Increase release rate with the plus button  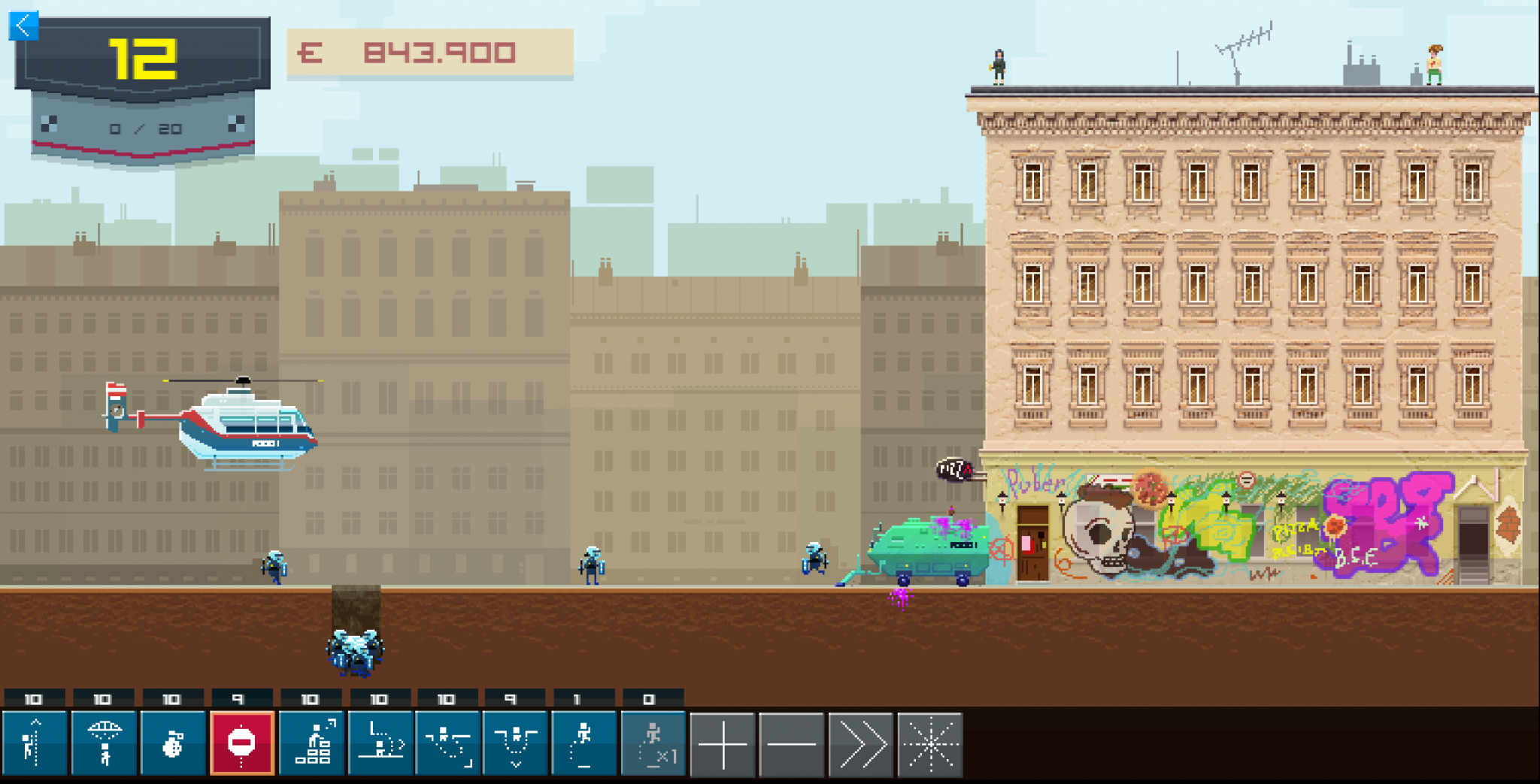coord(722,744)
